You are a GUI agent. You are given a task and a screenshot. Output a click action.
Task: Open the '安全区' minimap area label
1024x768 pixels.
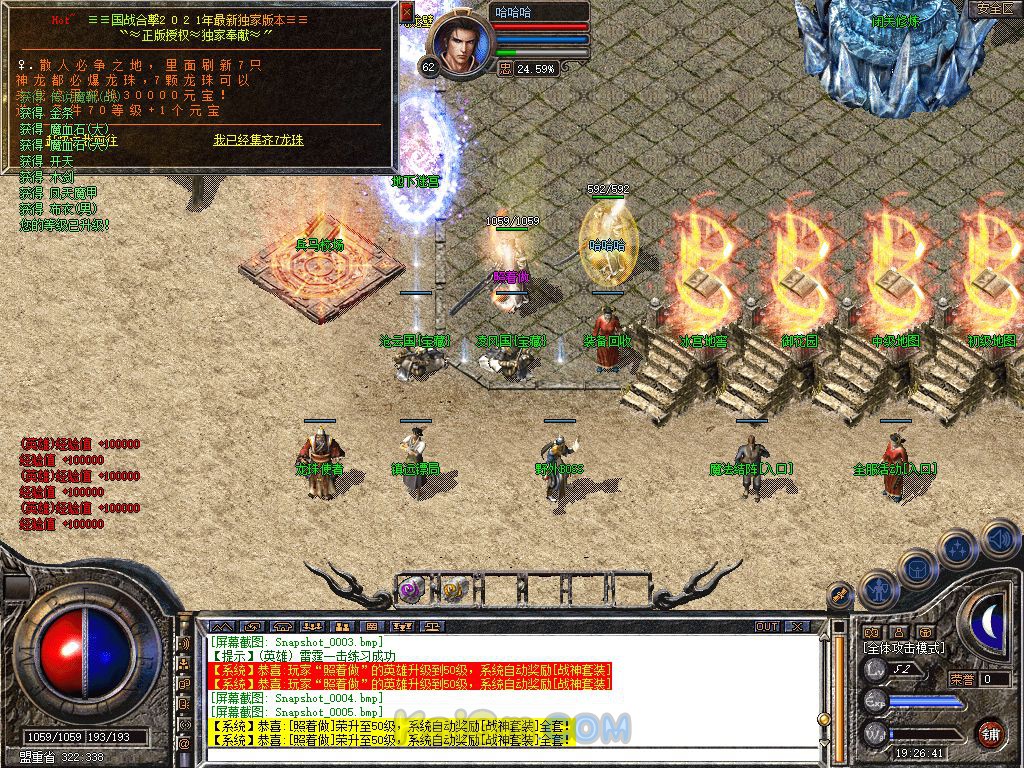click(995, 9)
